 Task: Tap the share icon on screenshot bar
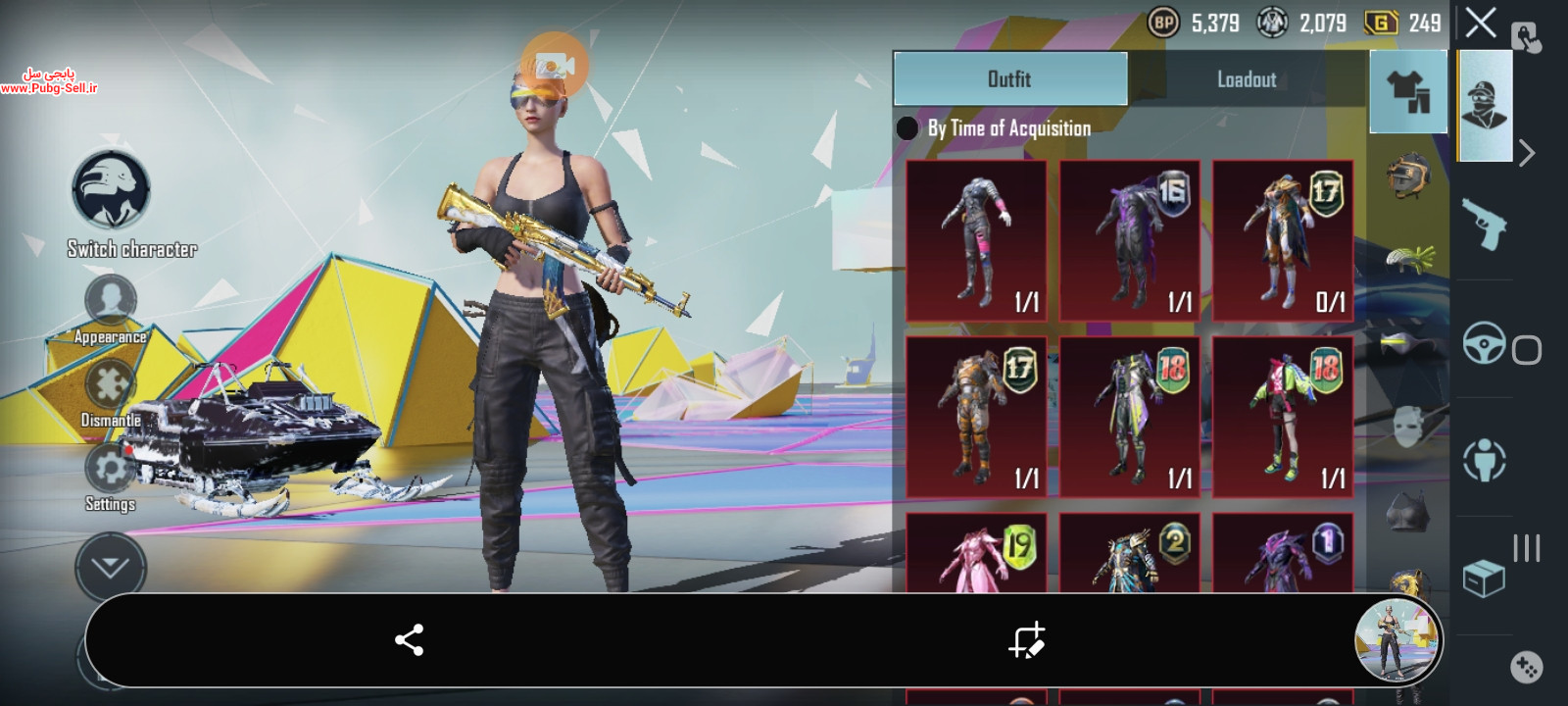click(x=409, y=640)
